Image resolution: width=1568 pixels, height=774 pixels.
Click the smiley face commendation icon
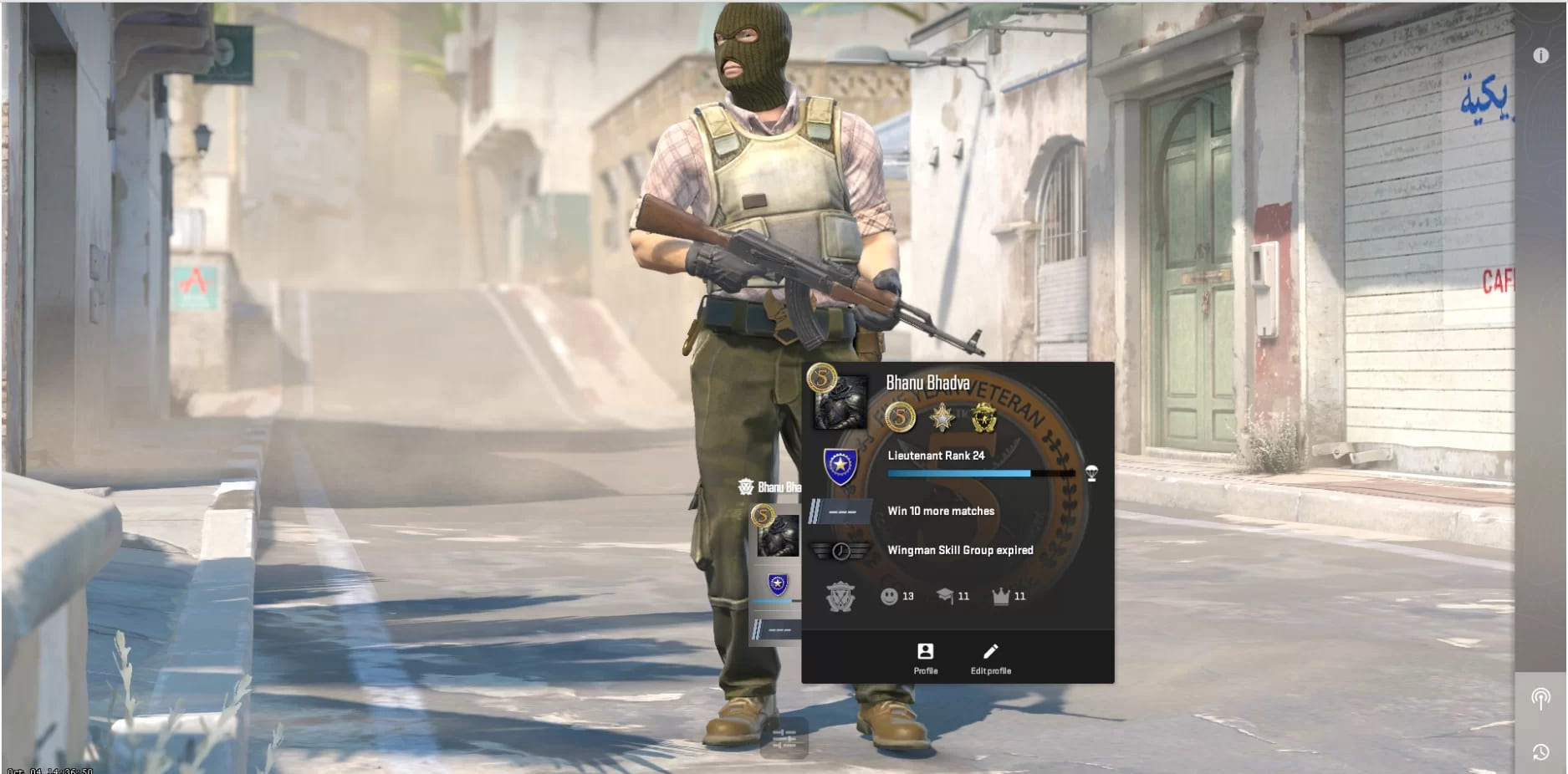pyautogui.click(x=889, y=596)
